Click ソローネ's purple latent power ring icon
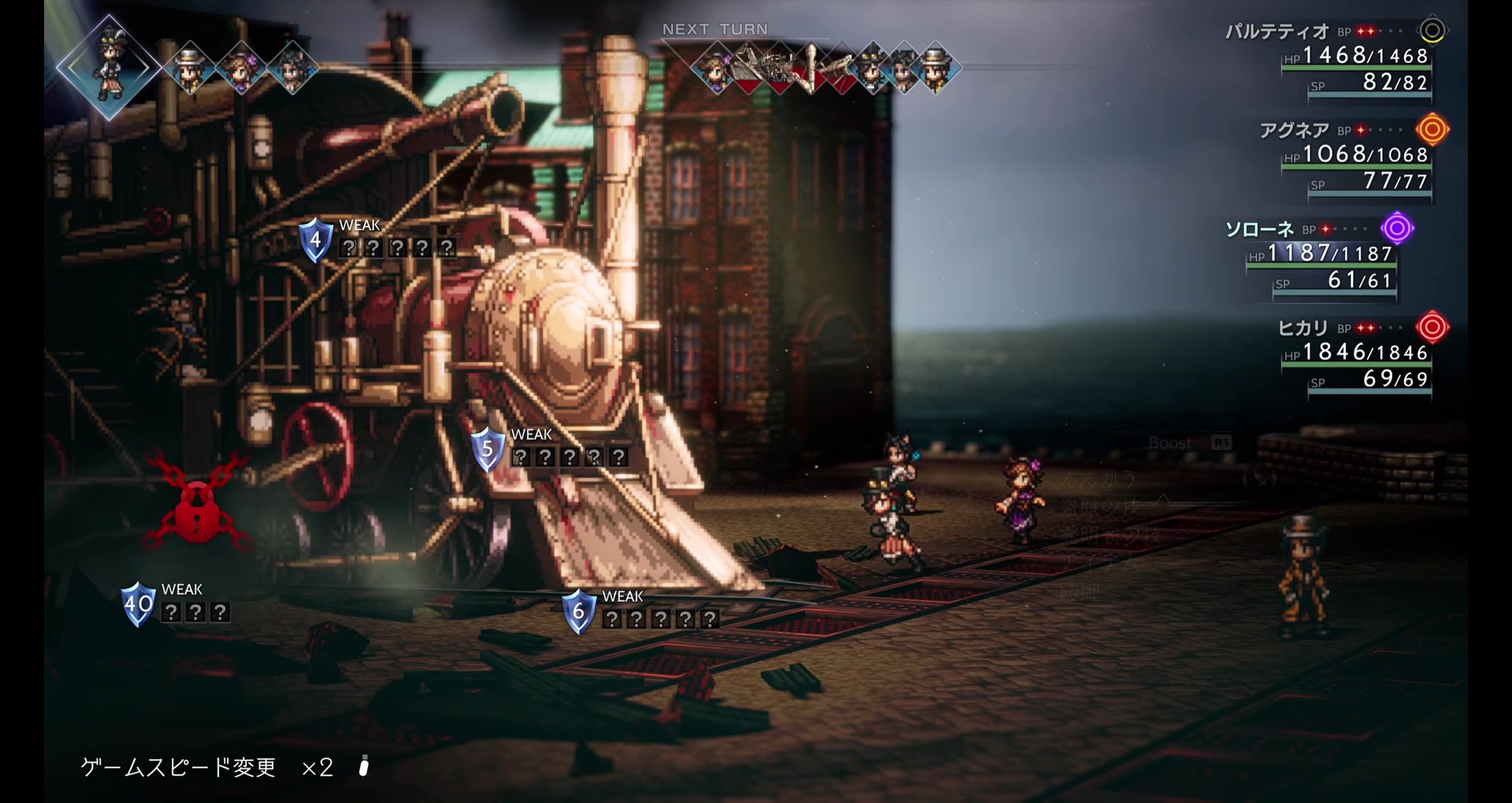 pyautogui.click(x=1397, y=228)
